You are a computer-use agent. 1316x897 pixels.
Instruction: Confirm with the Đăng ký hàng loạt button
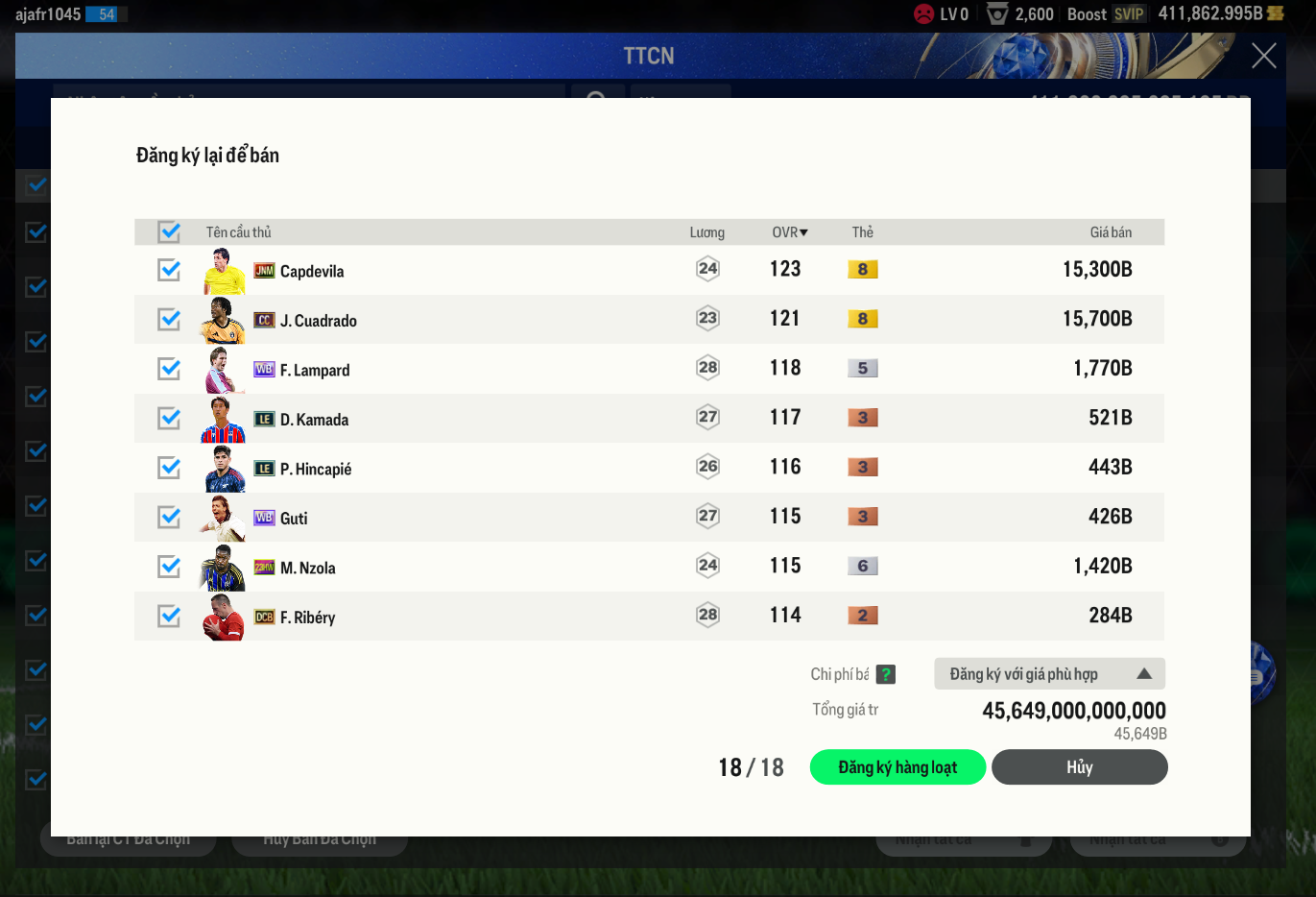tap(897, 767)
